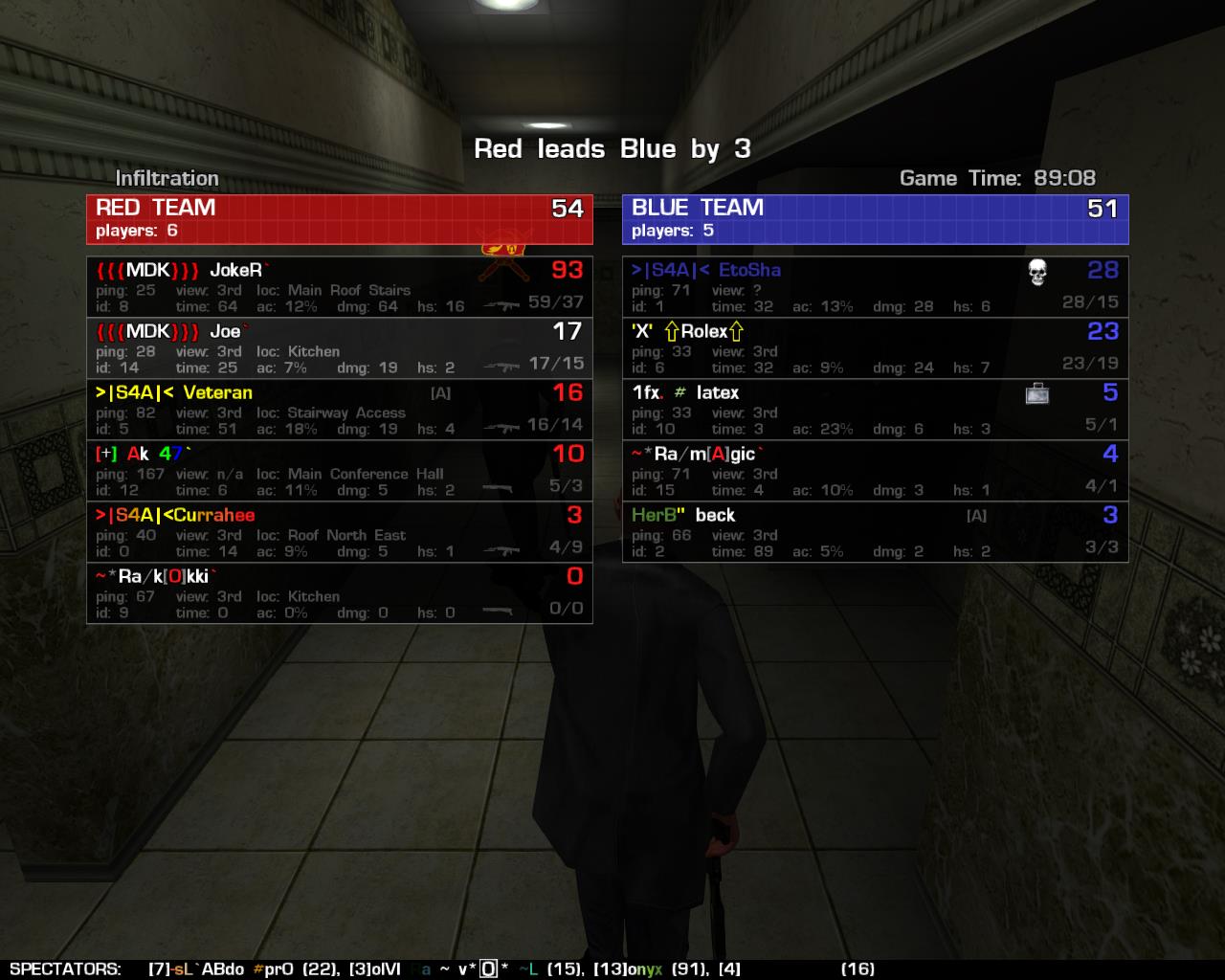Select the ~*Ra/k[O]kki player row
The image size is (1225, 980).
point(339,593)
